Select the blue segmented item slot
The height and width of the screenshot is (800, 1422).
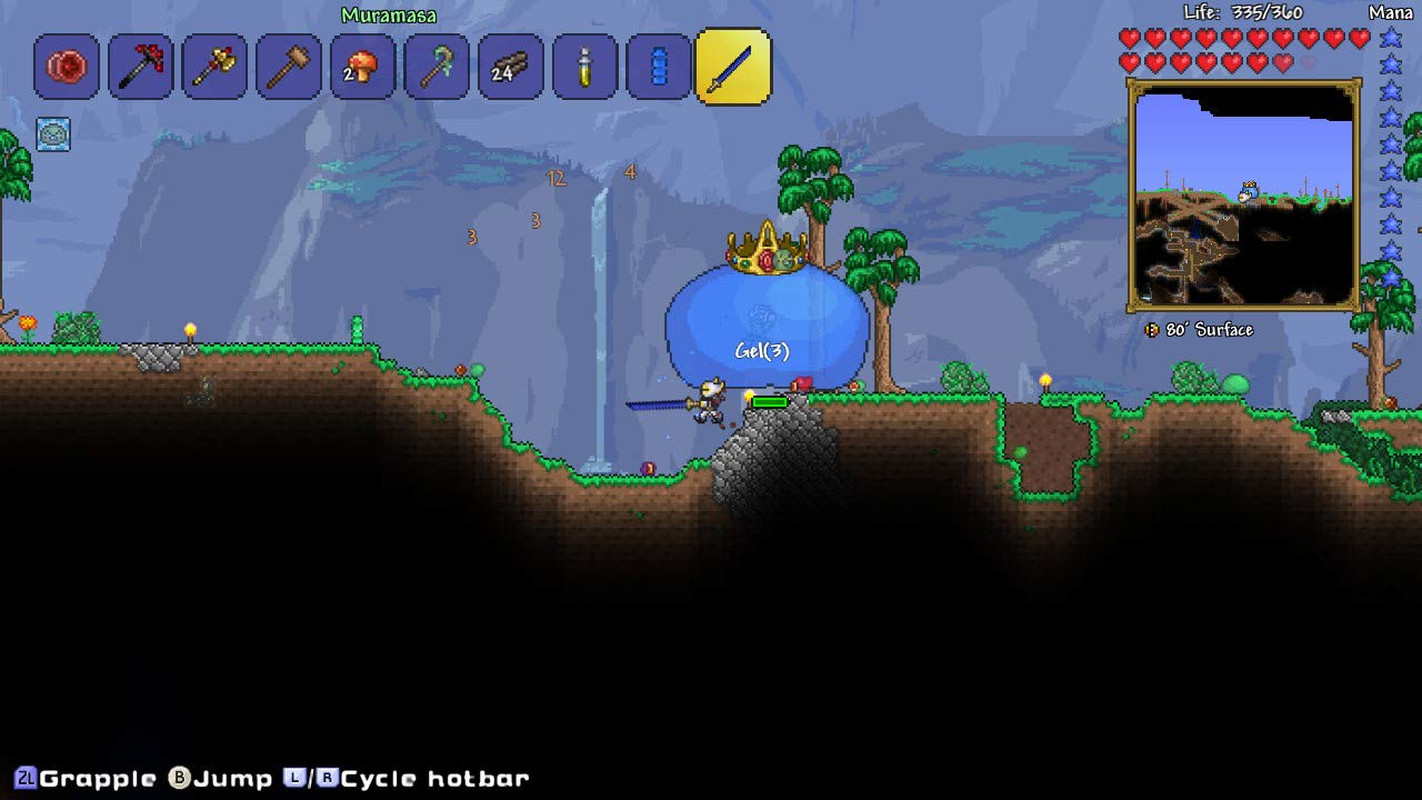click(658, 67)
